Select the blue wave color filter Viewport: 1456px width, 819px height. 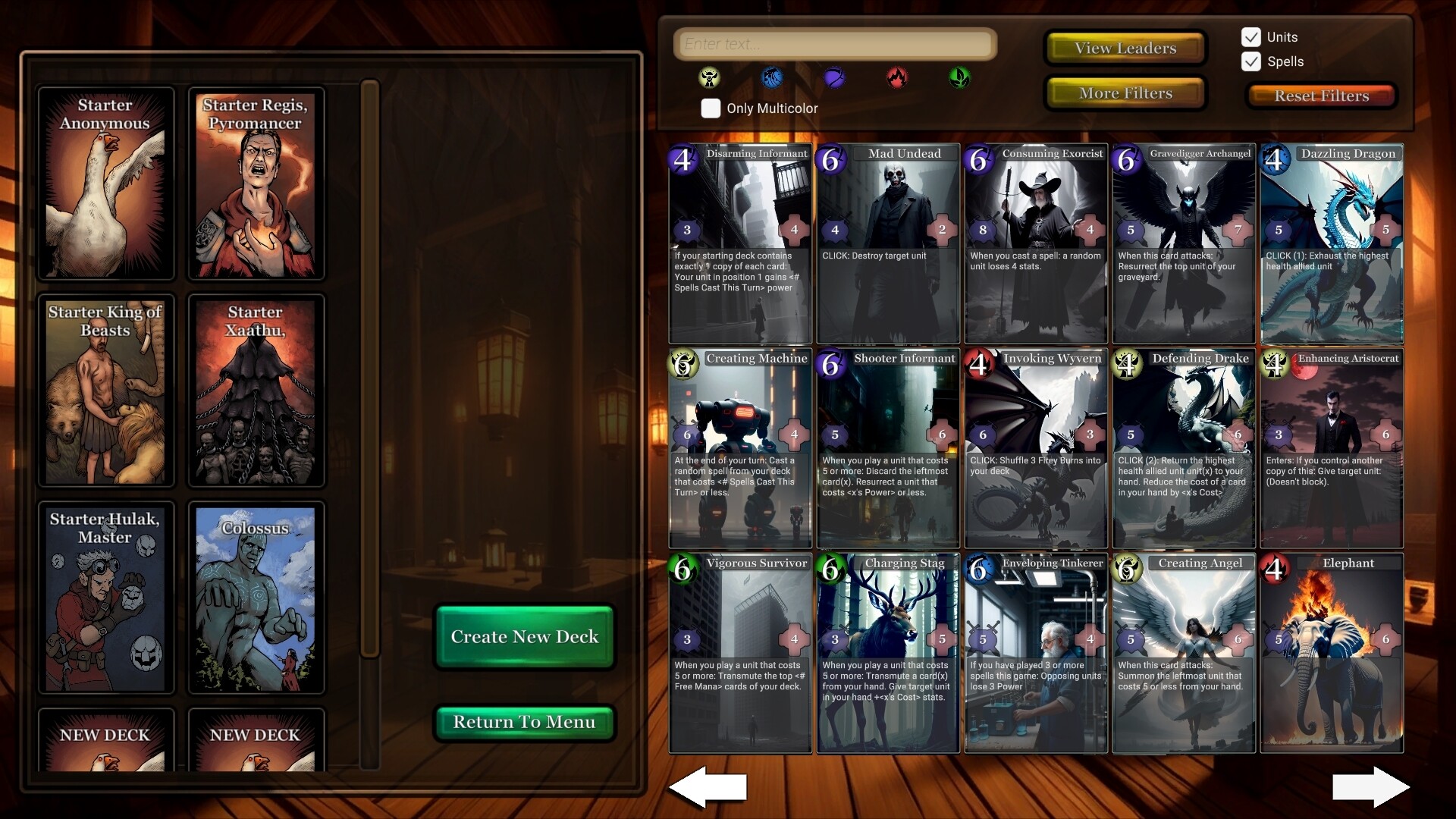pyautogui.click(x=772, y=78)
